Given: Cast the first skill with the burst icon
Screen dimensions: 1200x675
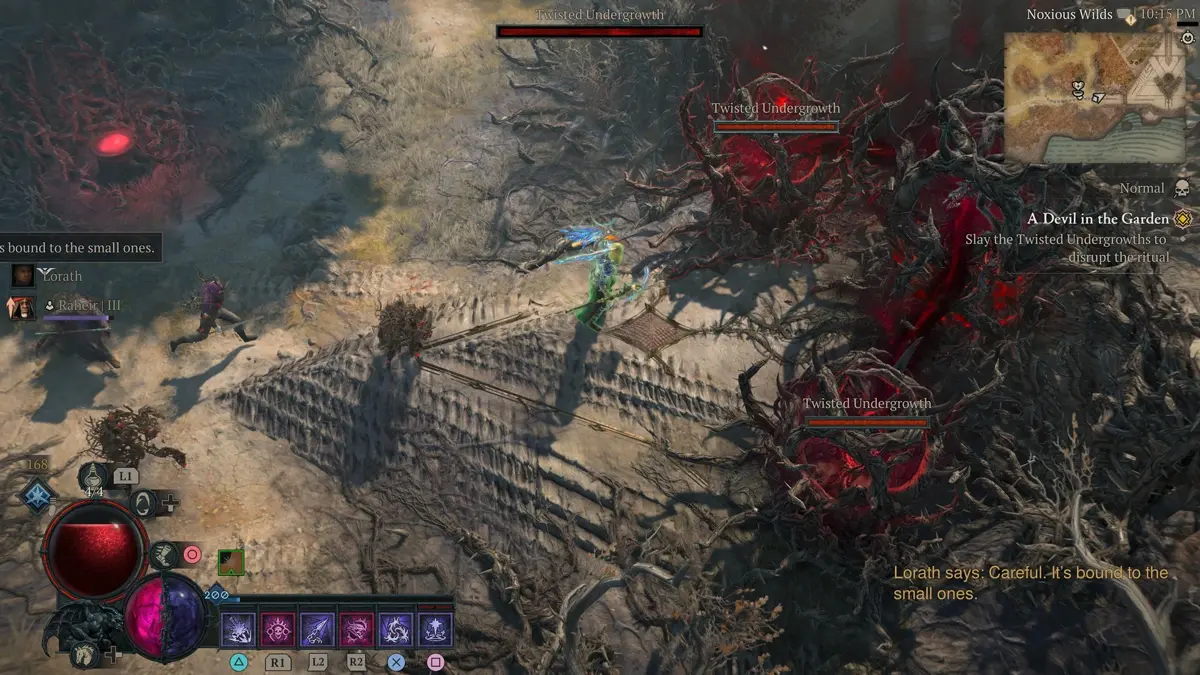Looking at the screenshot, I should (x=239, y=629).
